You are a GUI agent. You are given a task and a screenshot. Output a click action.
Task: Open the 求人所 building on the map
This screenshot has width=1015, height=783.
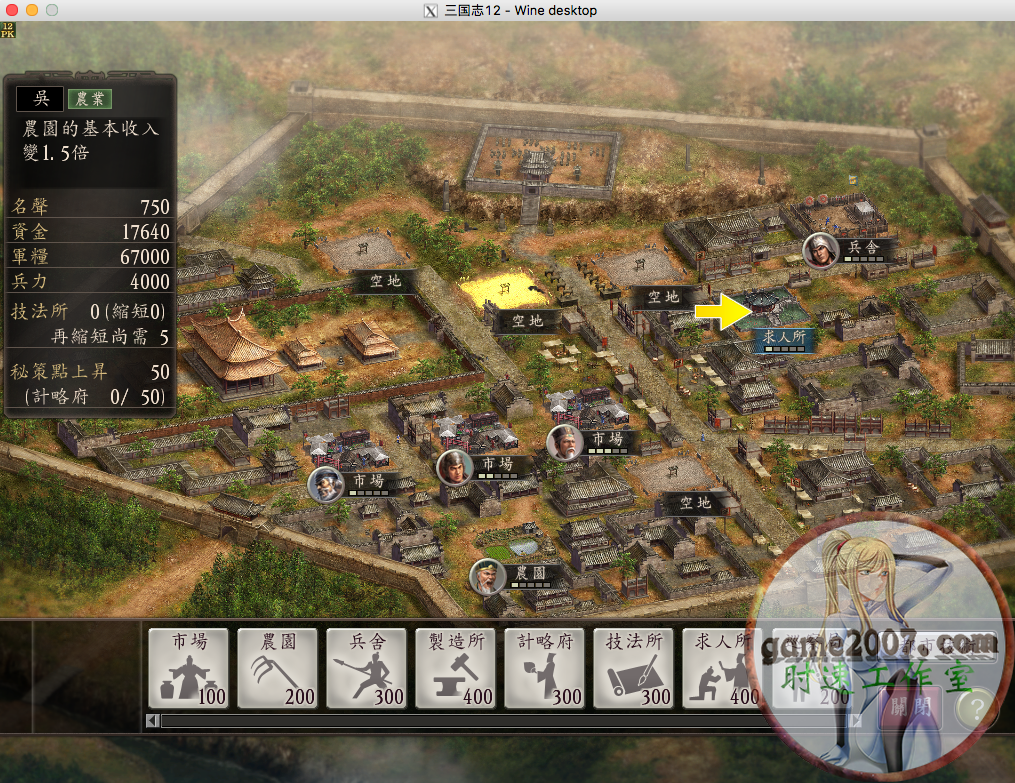point(781,337)
